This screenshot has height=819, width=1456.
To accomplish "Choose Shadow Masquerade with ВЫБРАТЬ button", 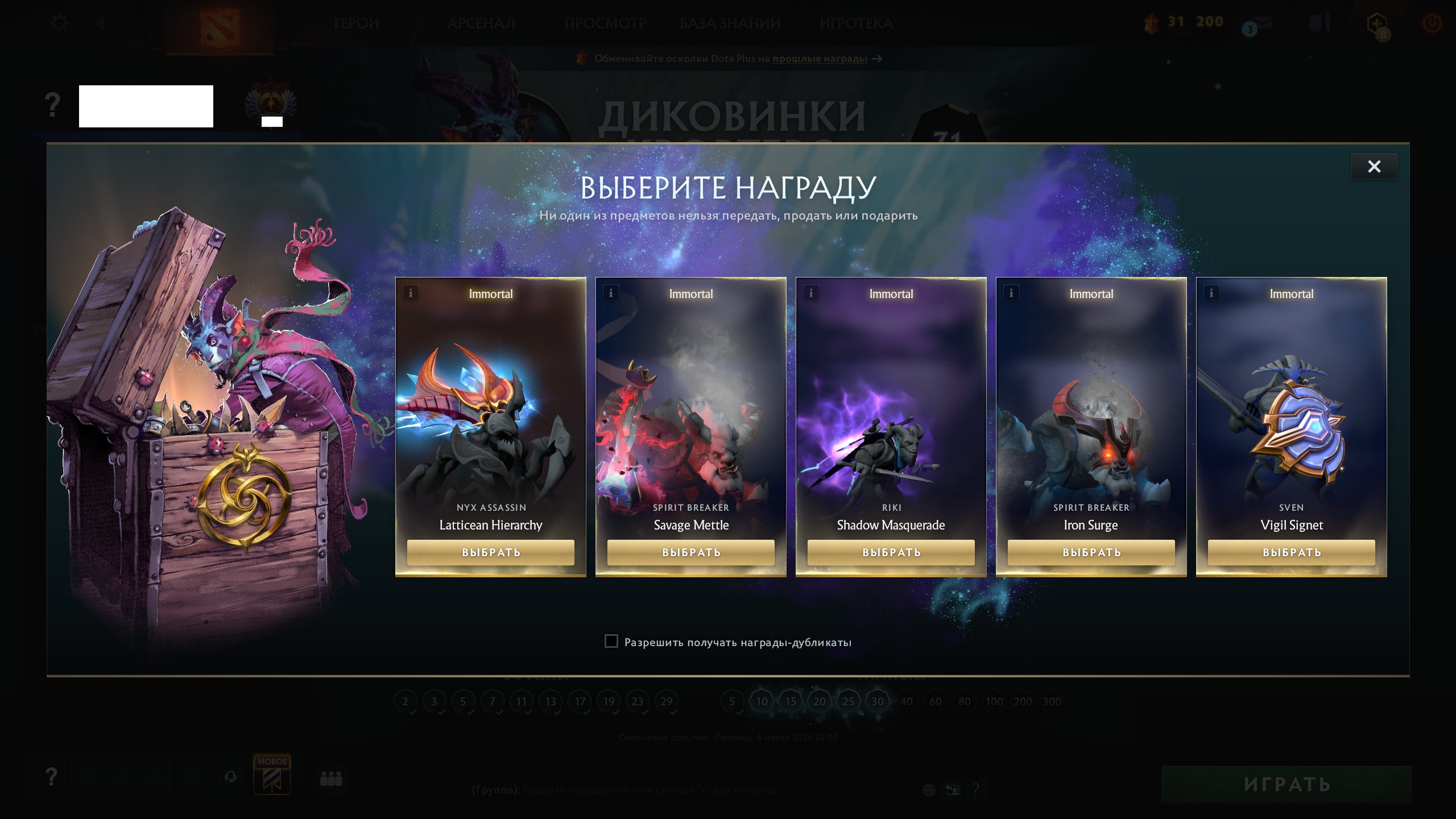I will coord(891,552).
